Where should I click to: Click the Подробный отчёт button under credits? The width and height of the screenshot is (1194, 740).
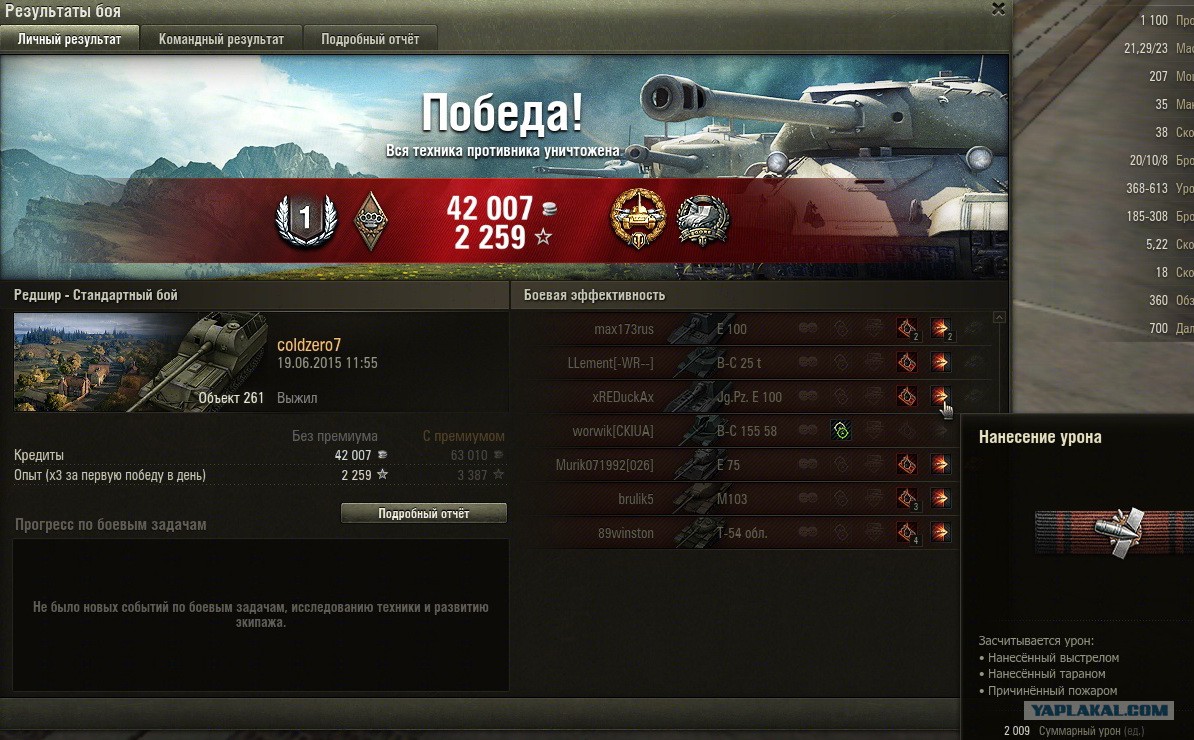pyautogui.click(x=423, y=513)
